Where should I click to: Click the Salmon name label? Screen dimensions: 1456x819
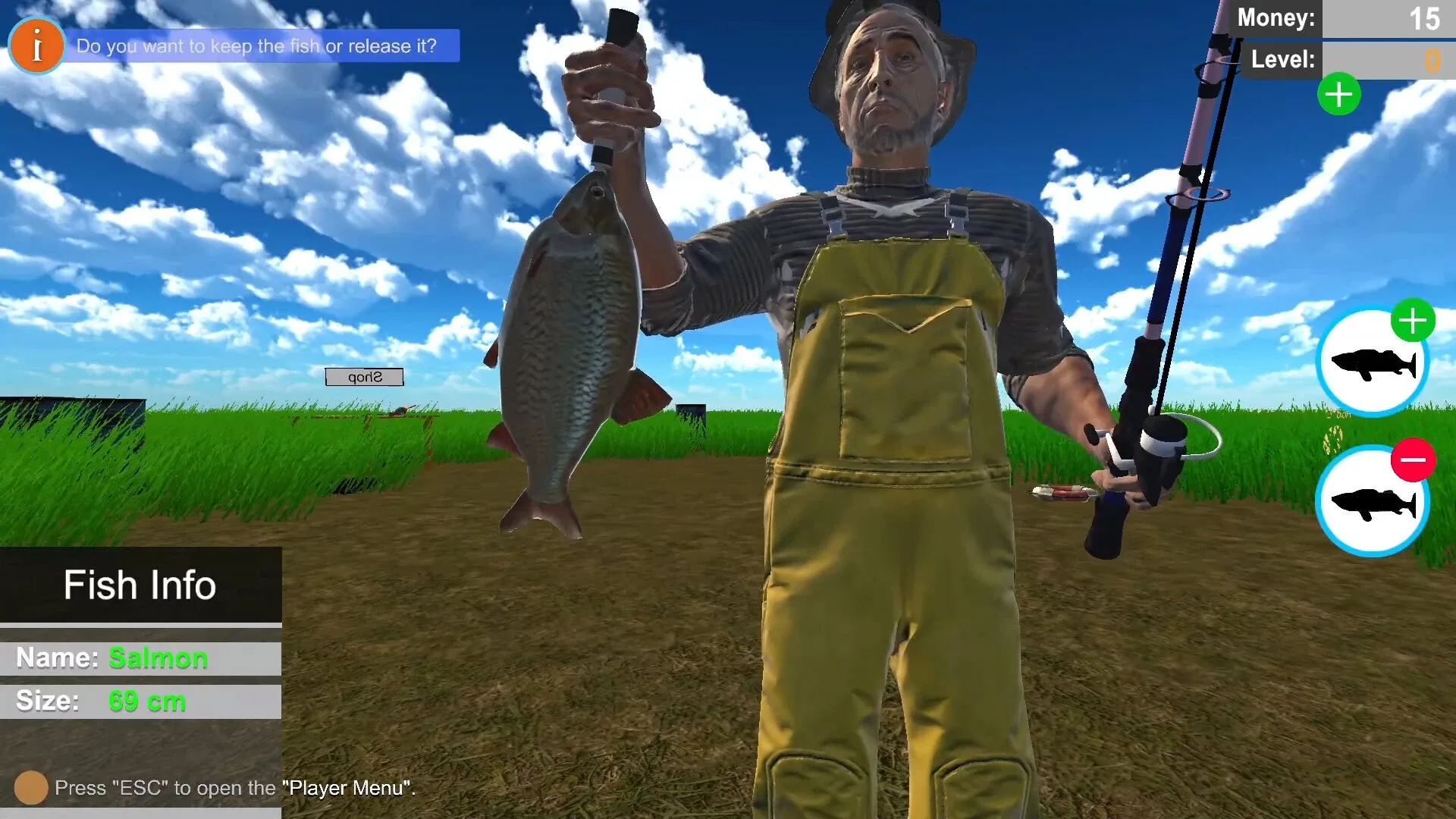157,657
